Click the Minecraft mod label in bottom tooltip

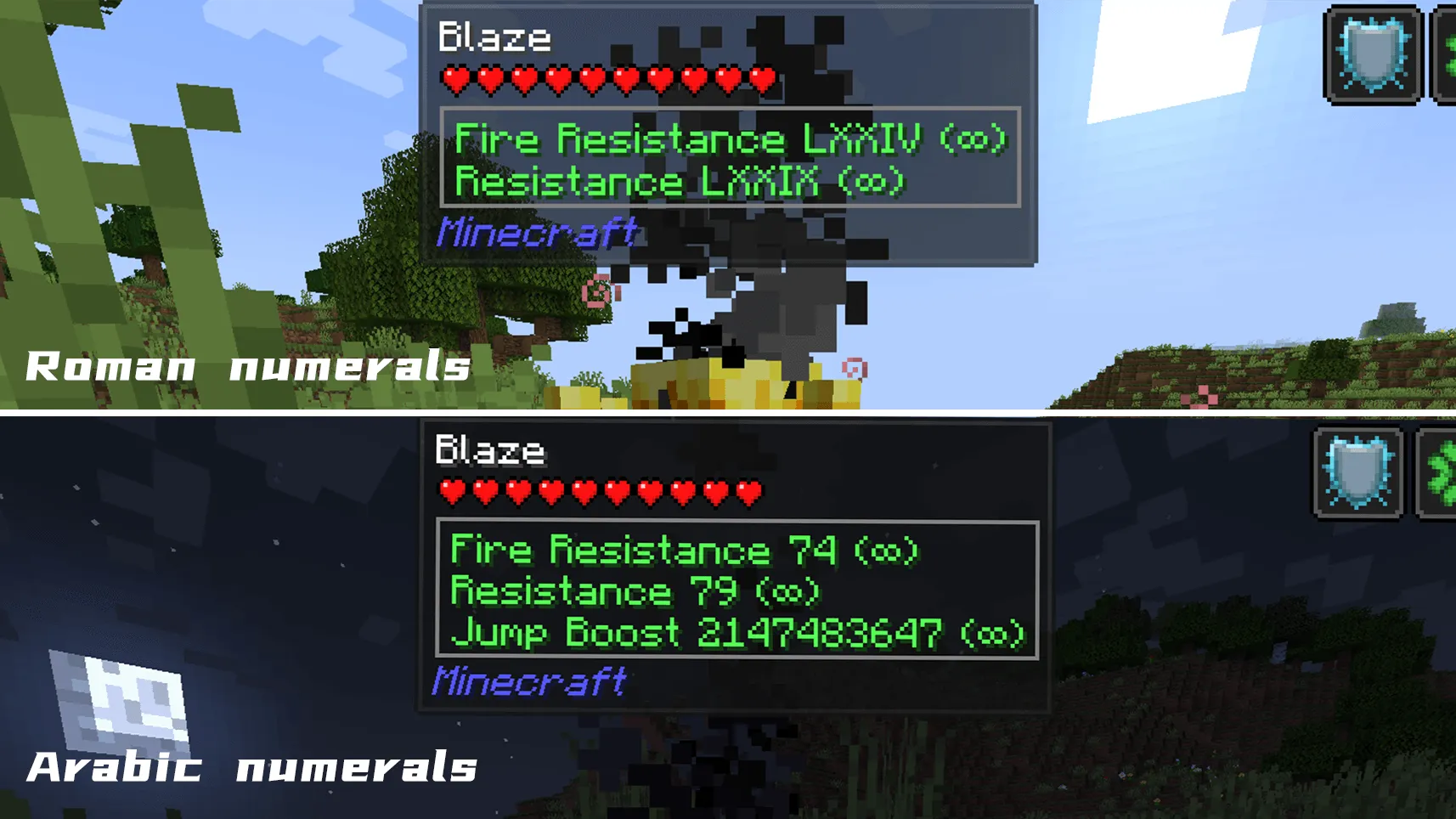531,679
